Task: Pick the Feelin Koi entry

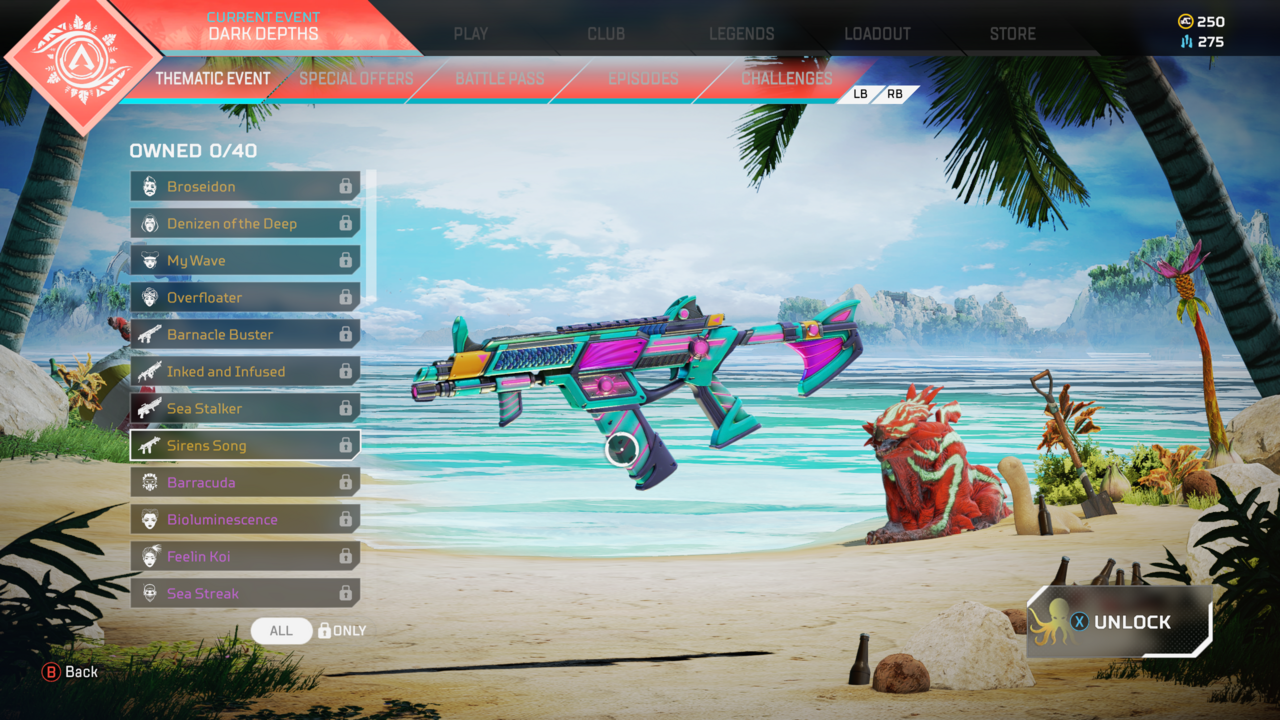Action: coord(245,557)
